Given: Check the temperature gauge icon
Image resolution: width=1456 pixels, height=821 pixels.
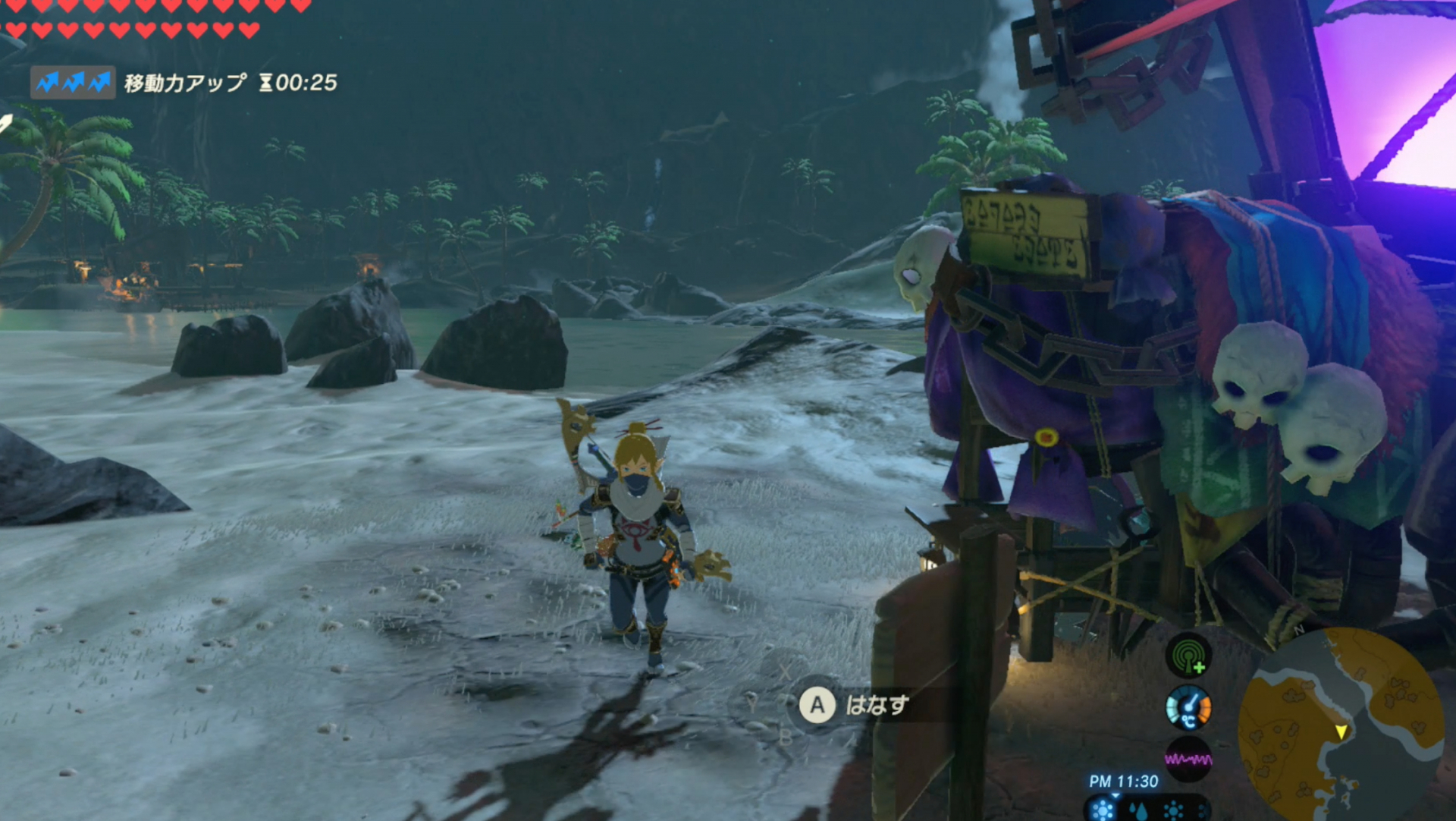Looking at the screenshot, I should [x=1188, y=708].
